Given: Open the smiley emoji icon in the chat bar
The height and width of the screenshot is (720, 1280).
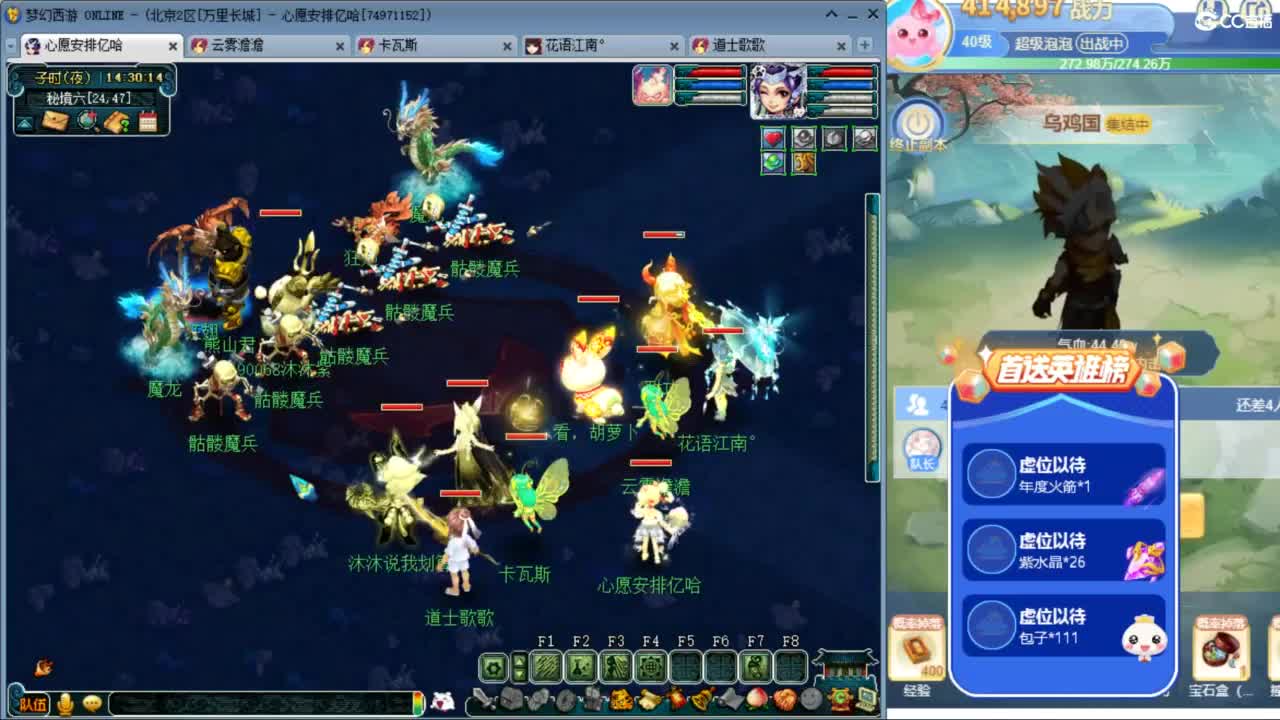Looking at the screenshot, I should click(92, 702).
